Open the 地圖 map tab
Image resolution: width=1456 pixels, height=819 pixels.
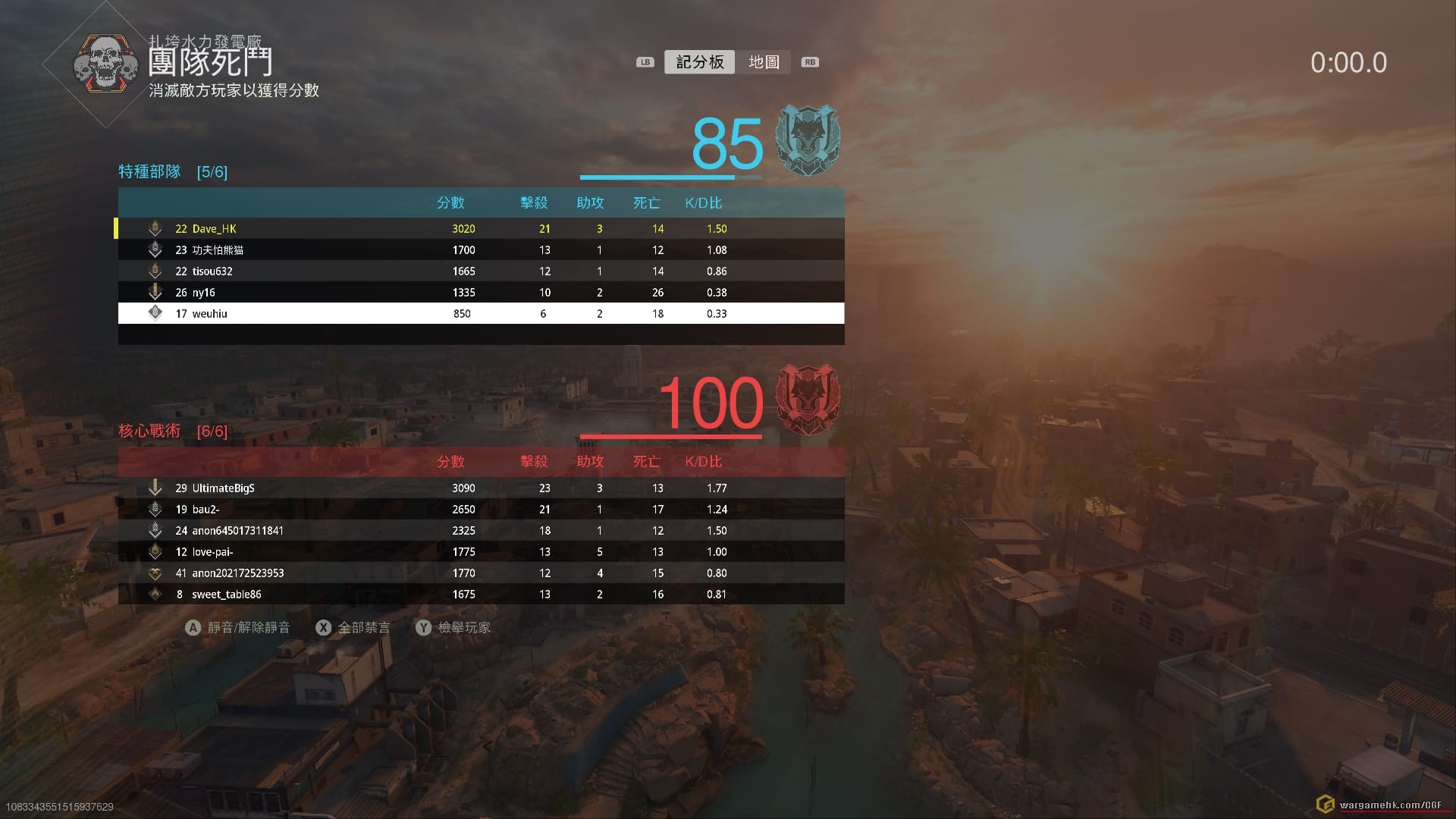click(x=764, y=62)
